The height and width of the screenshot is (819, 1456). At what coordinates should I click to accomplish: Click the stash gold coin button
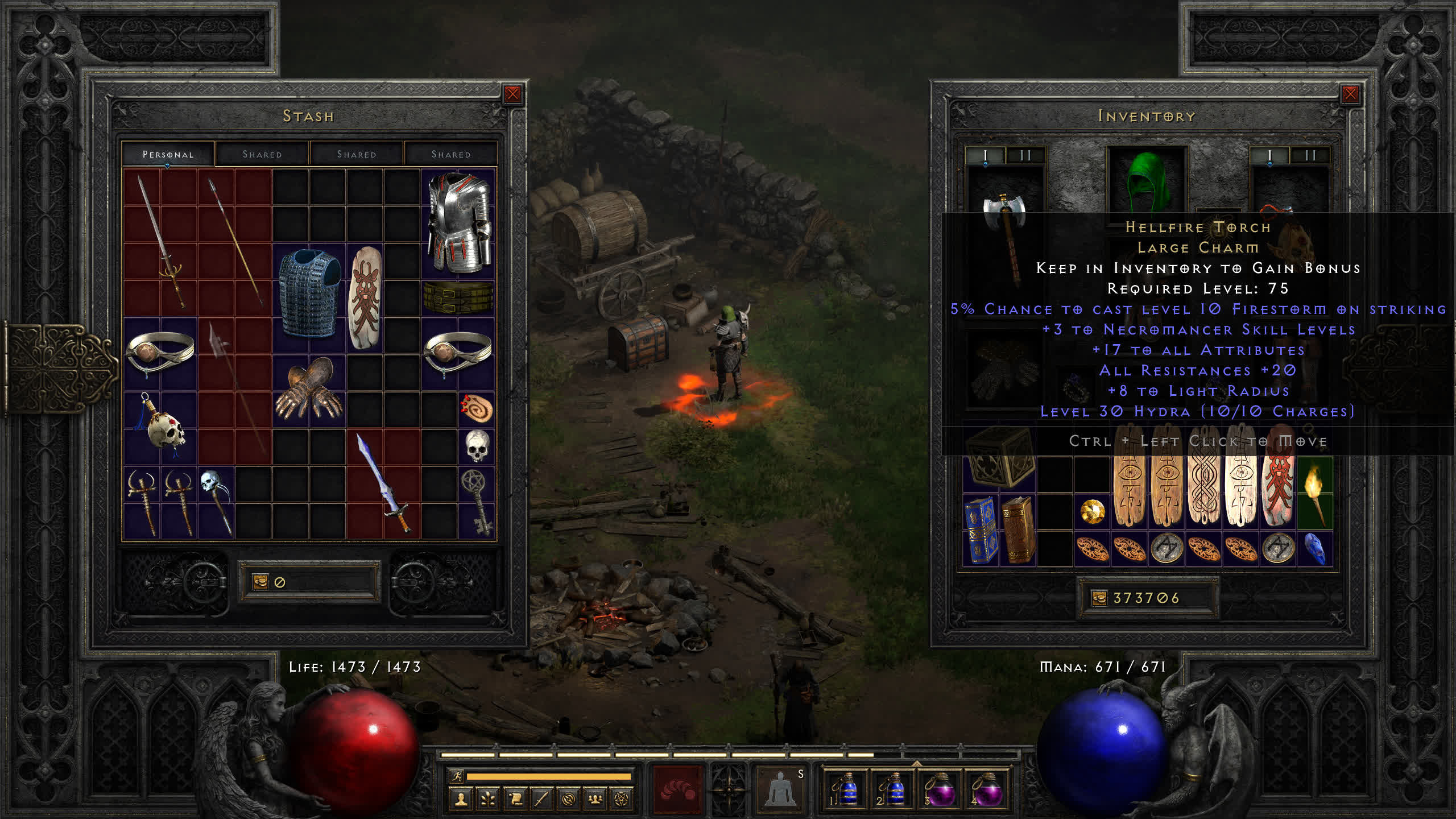coord(260,581)
